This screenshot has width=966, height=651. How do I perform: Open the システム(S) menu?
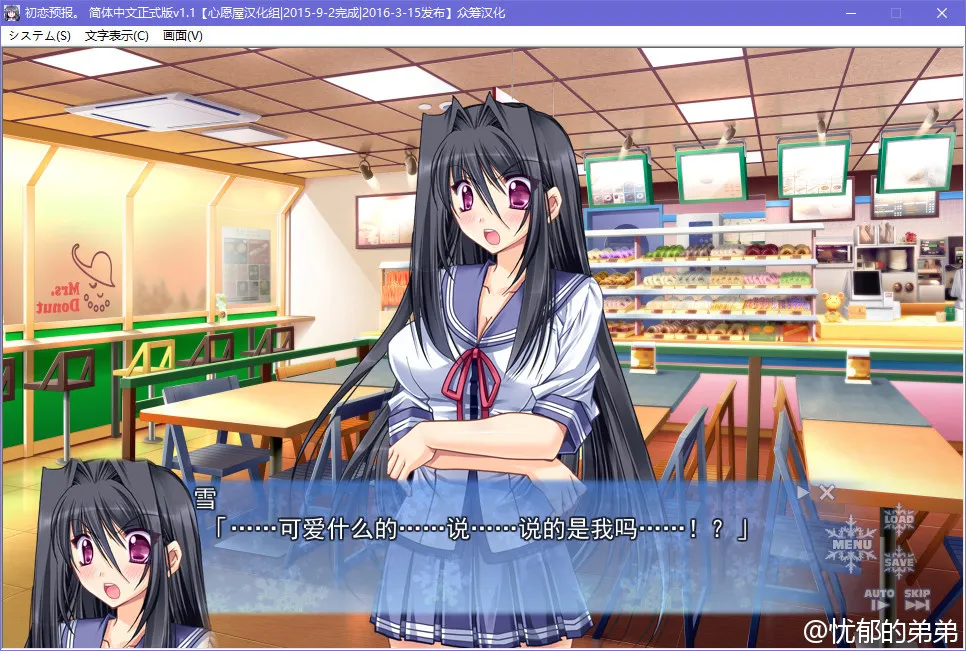pos(39,35)
